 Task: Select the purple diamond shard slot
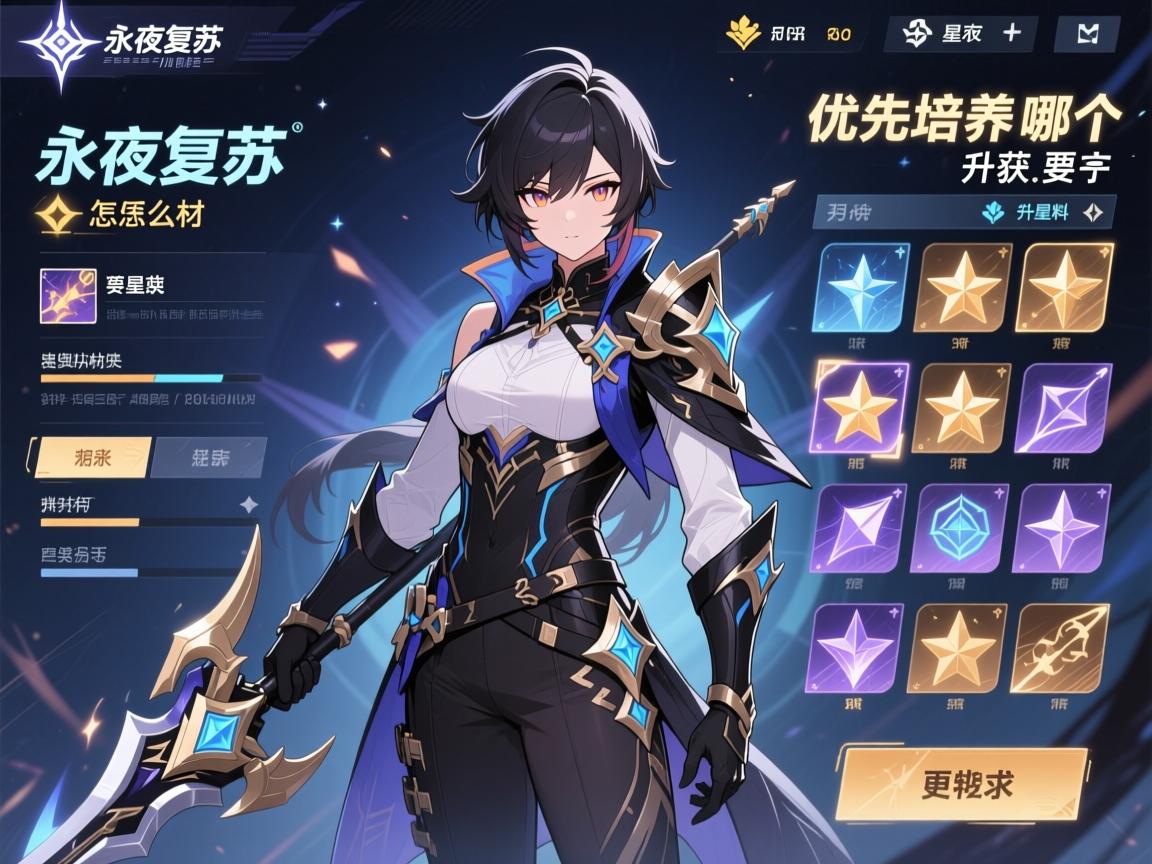tap(859, 526)
